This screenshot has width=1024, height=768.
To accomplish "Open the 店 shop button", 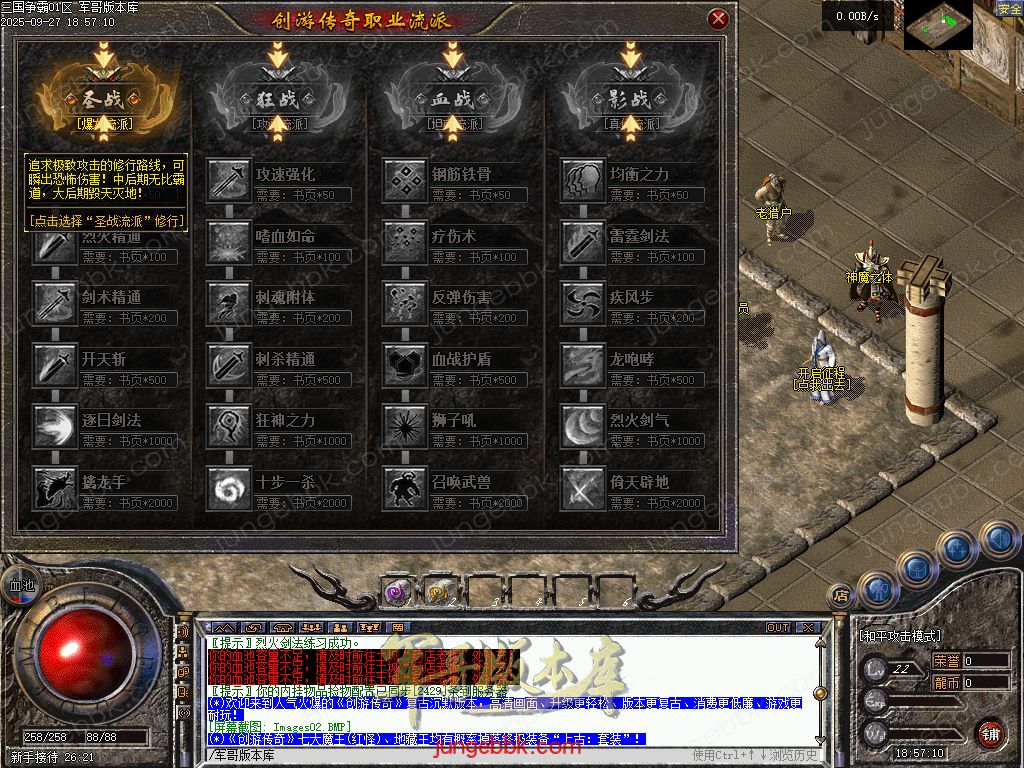I will tap(841, 594).
